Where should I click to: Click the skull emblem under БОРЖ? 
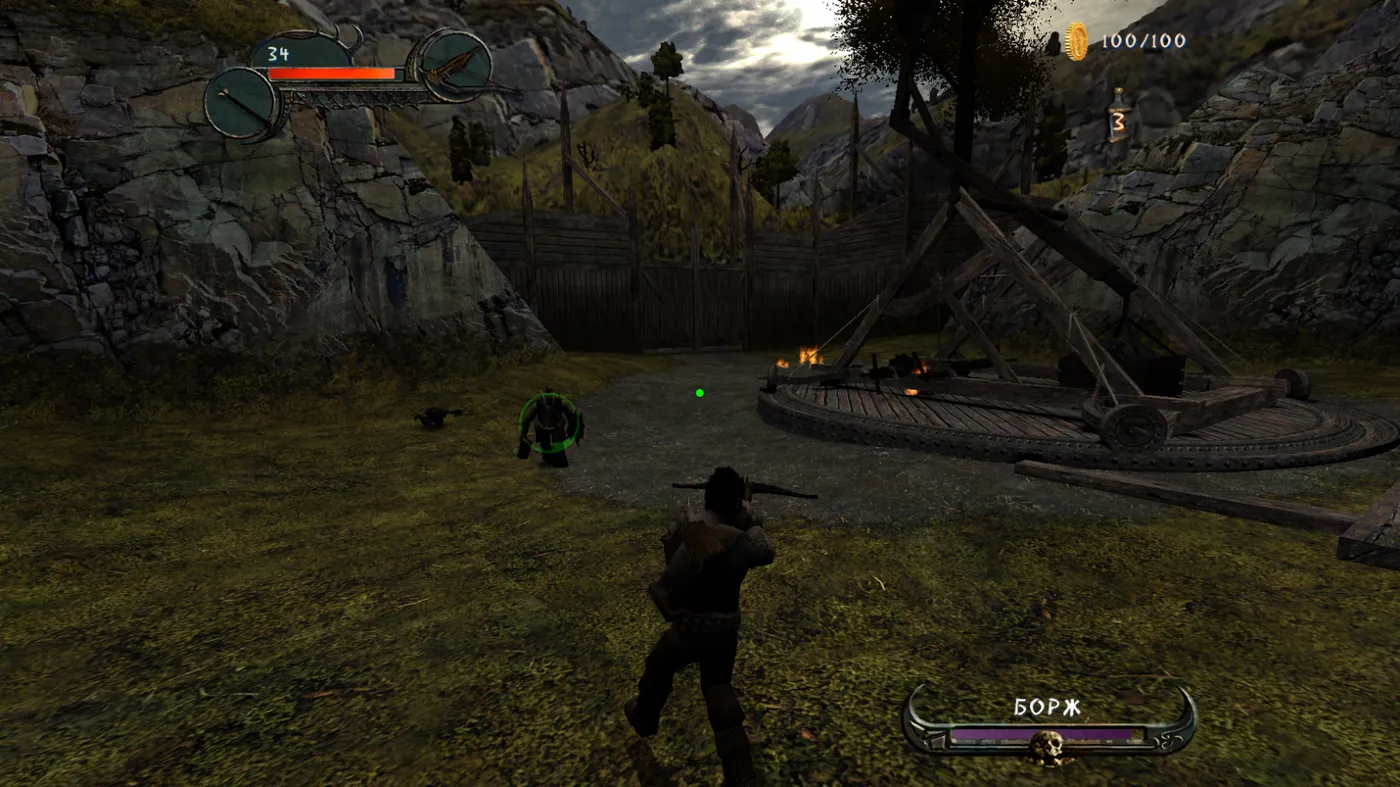tap(1047, 746)
